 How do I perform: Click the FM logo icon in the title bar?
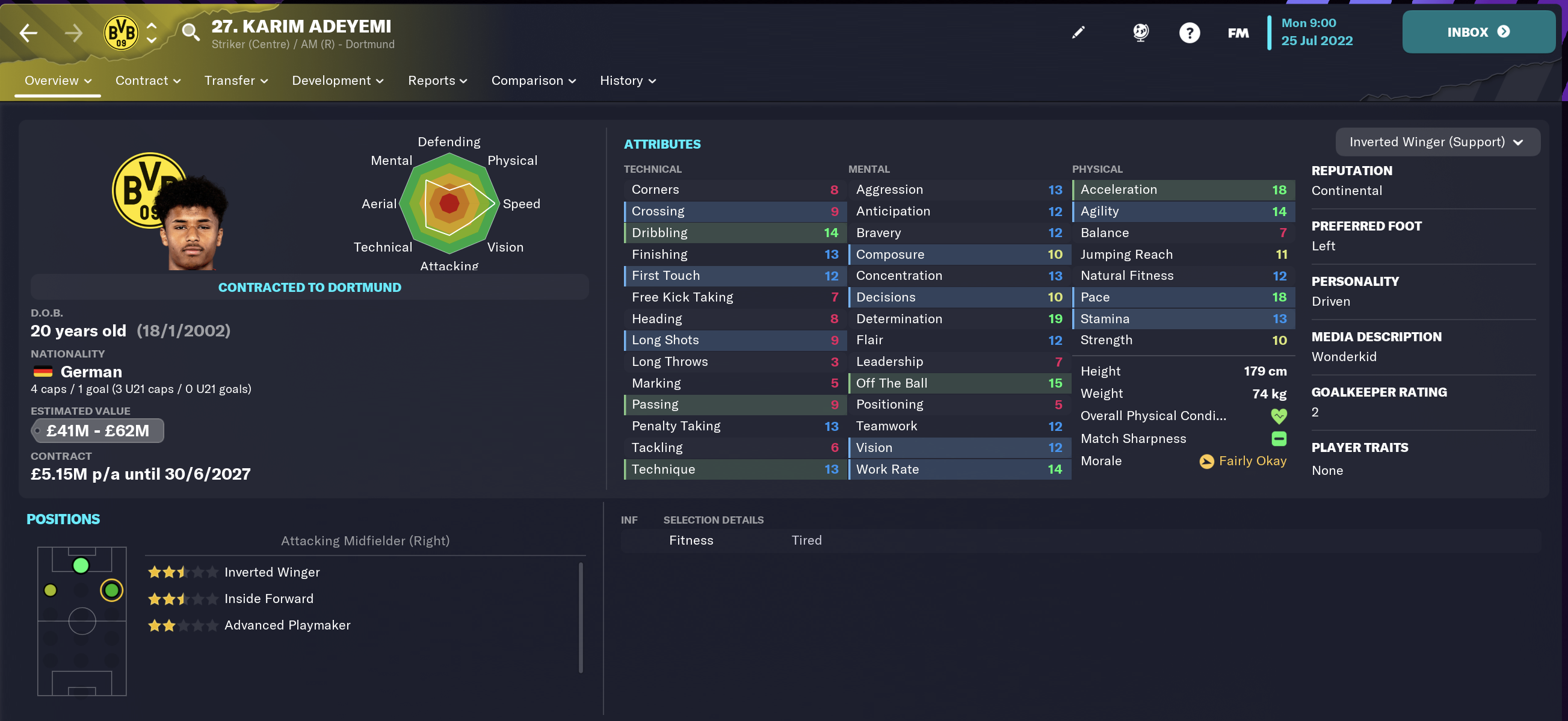(x=1238, y=32)
